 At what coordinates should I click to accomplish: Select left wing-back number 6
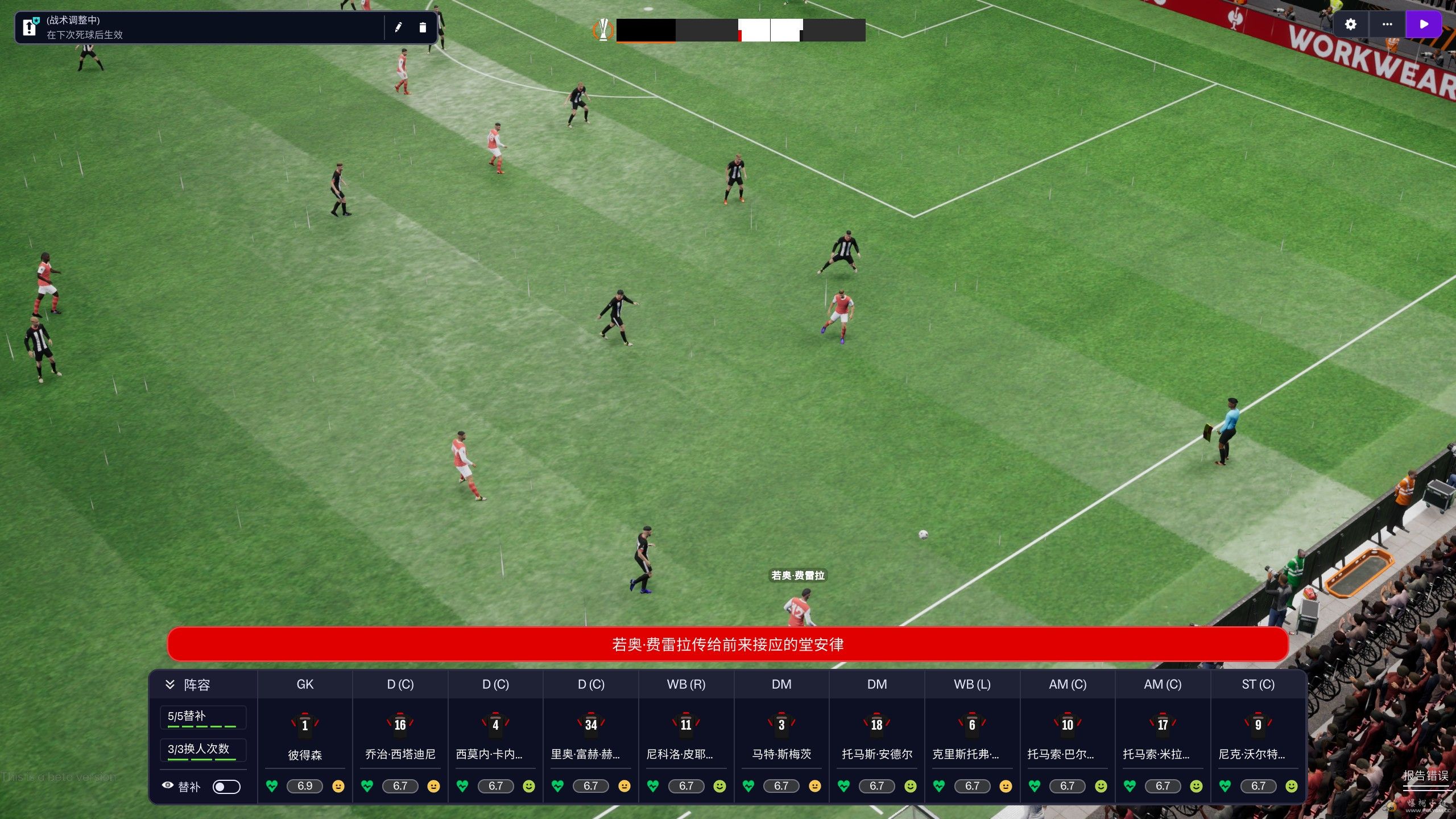point(972,738)
